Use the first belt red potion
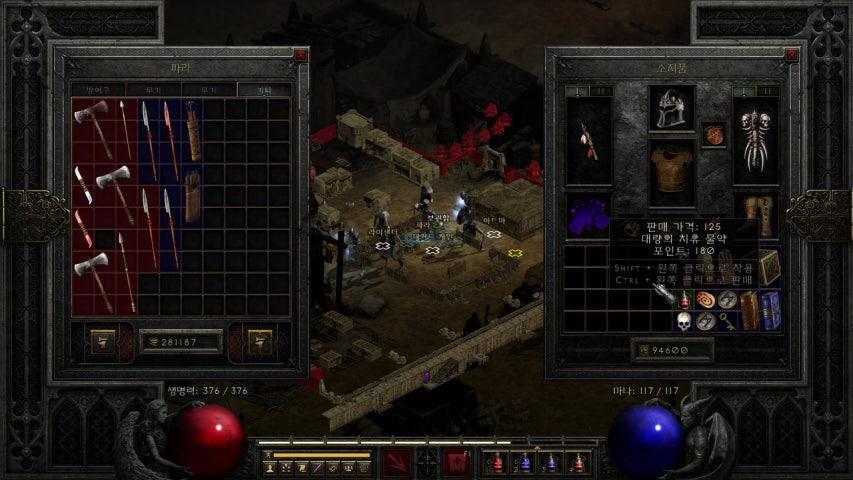The width and height of the screenshot is (853, 480). point(497,463)
